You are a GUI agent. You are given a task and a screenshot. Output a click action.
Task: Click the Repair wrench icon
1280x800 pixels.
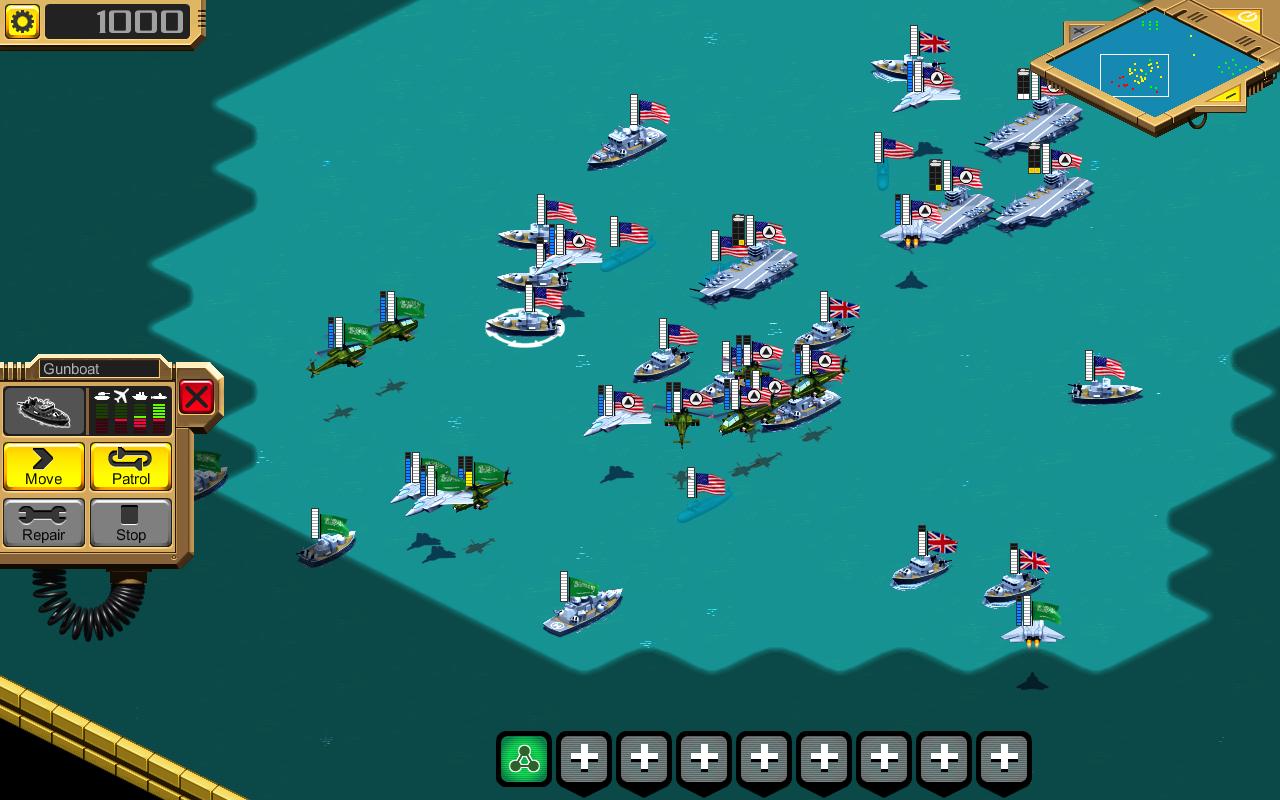(x=43, y=522)
